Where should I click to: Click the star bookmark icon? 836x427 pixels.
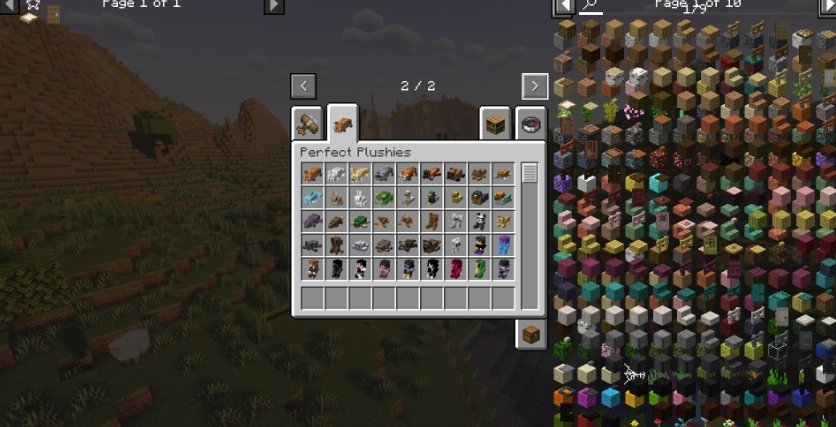(x=32, y=5)
